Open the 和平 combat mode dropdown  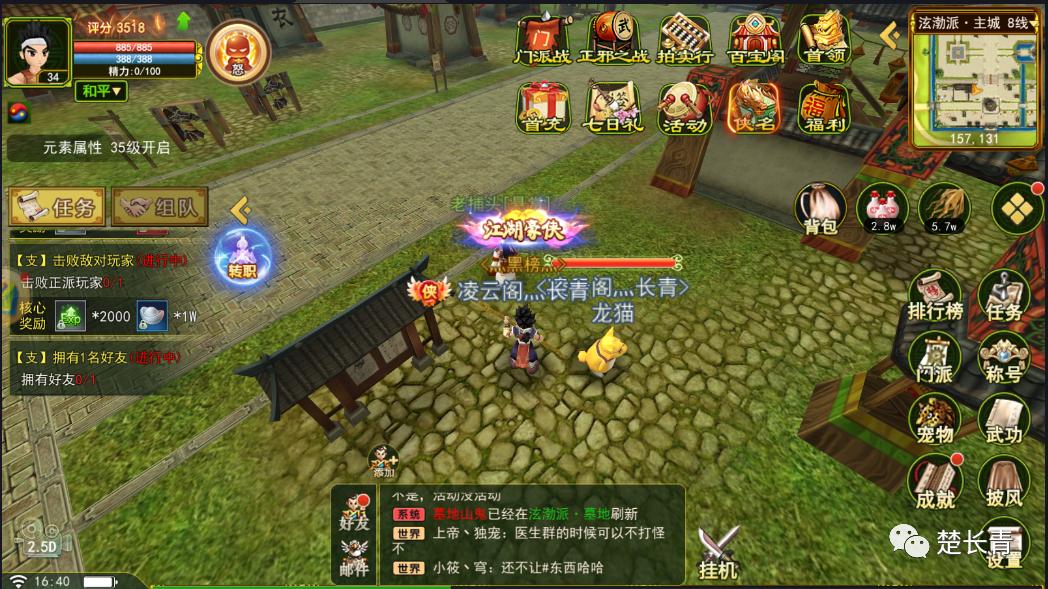point(103,91)
